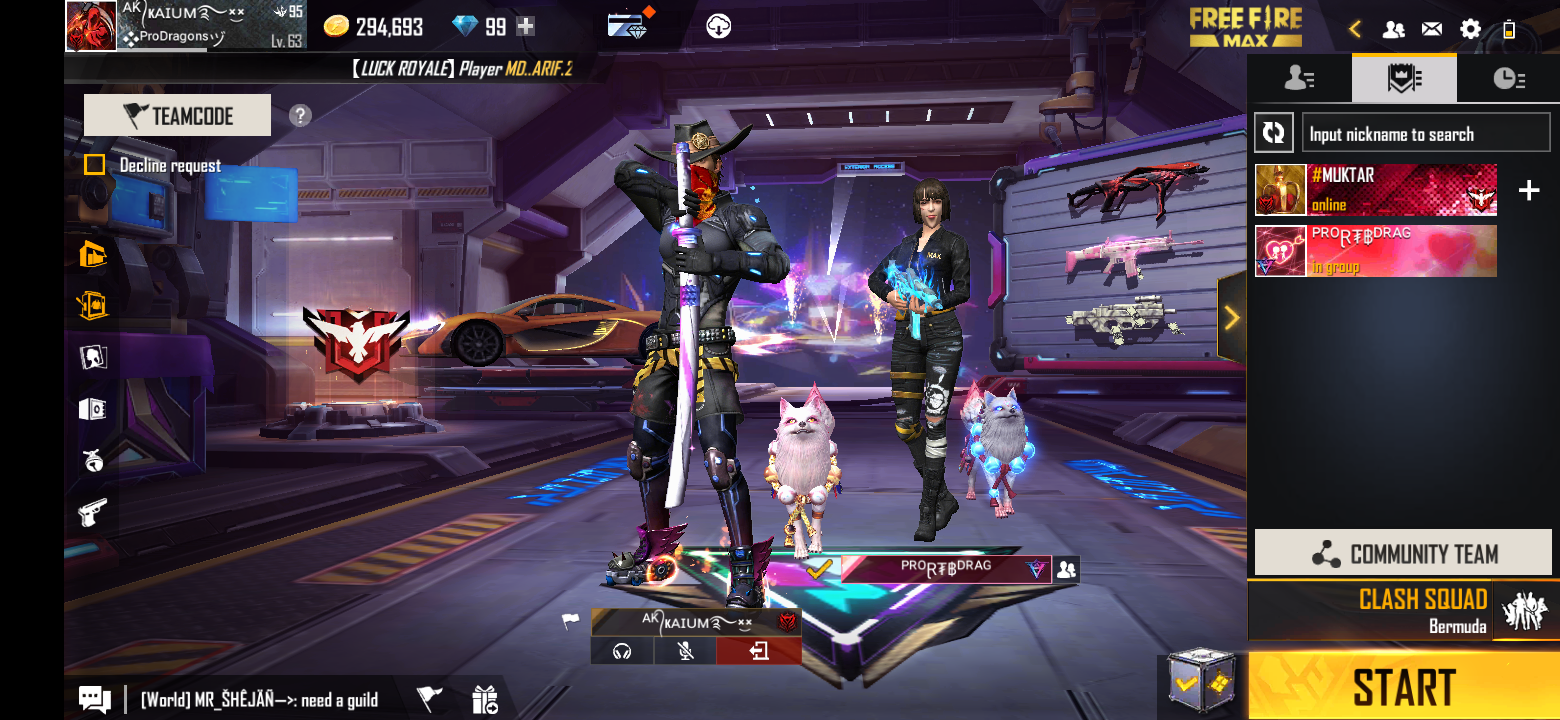Refresh the friends list

[1273, 133]
